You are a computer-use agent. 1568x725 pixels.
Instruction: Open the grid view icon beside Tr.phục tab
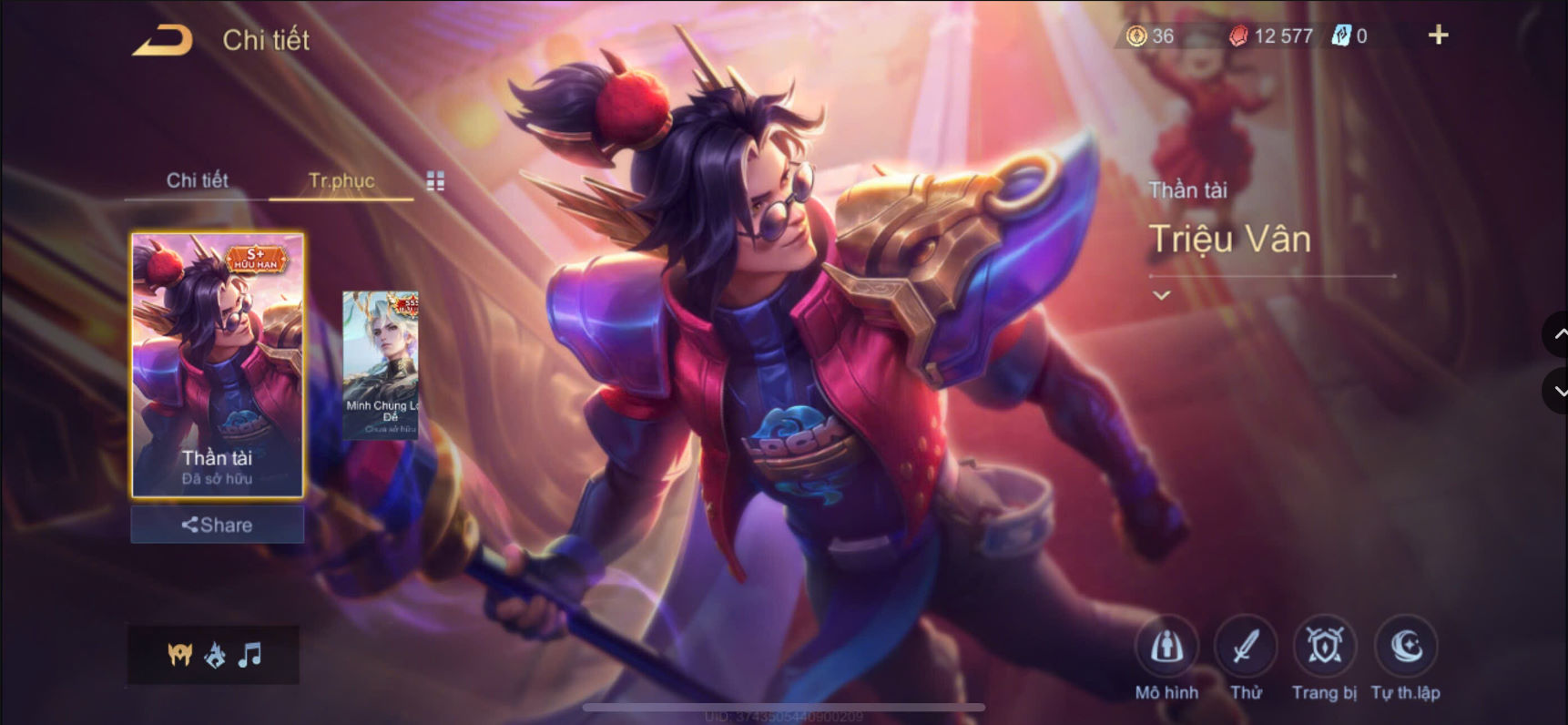pos(434,180)
